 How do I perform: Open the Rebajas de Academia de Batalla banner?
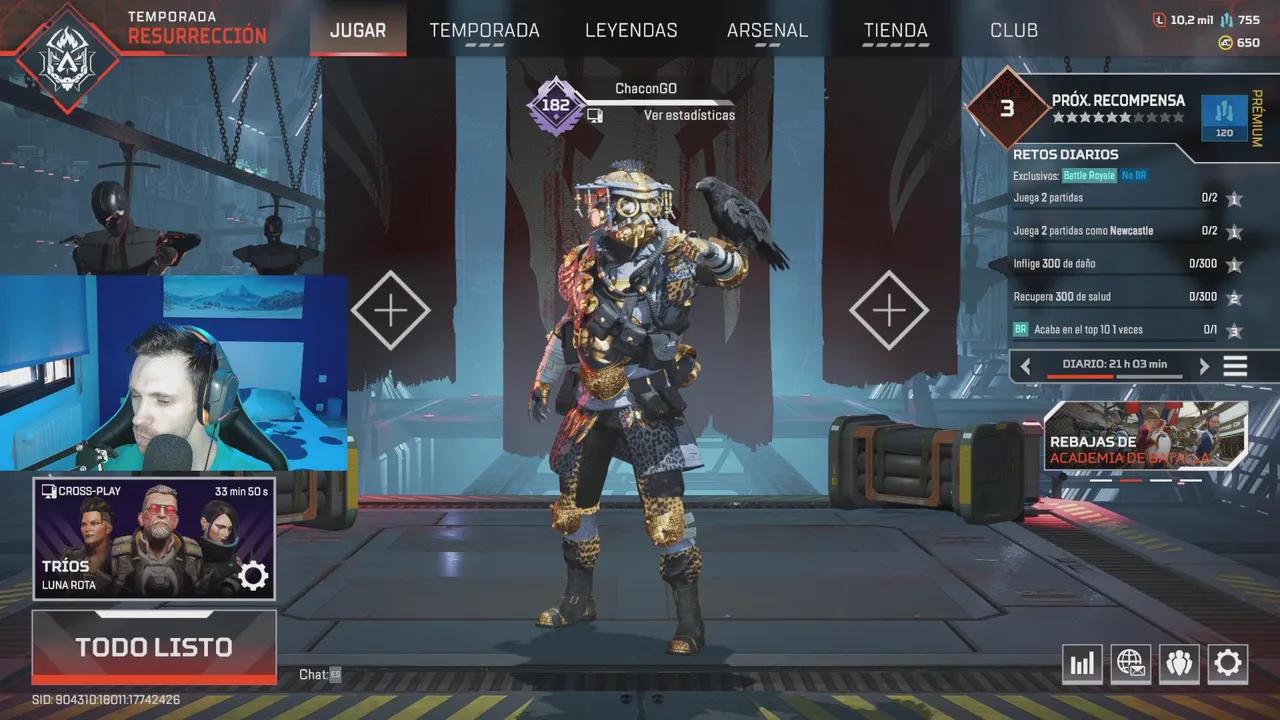click(x=1145, y=437)
